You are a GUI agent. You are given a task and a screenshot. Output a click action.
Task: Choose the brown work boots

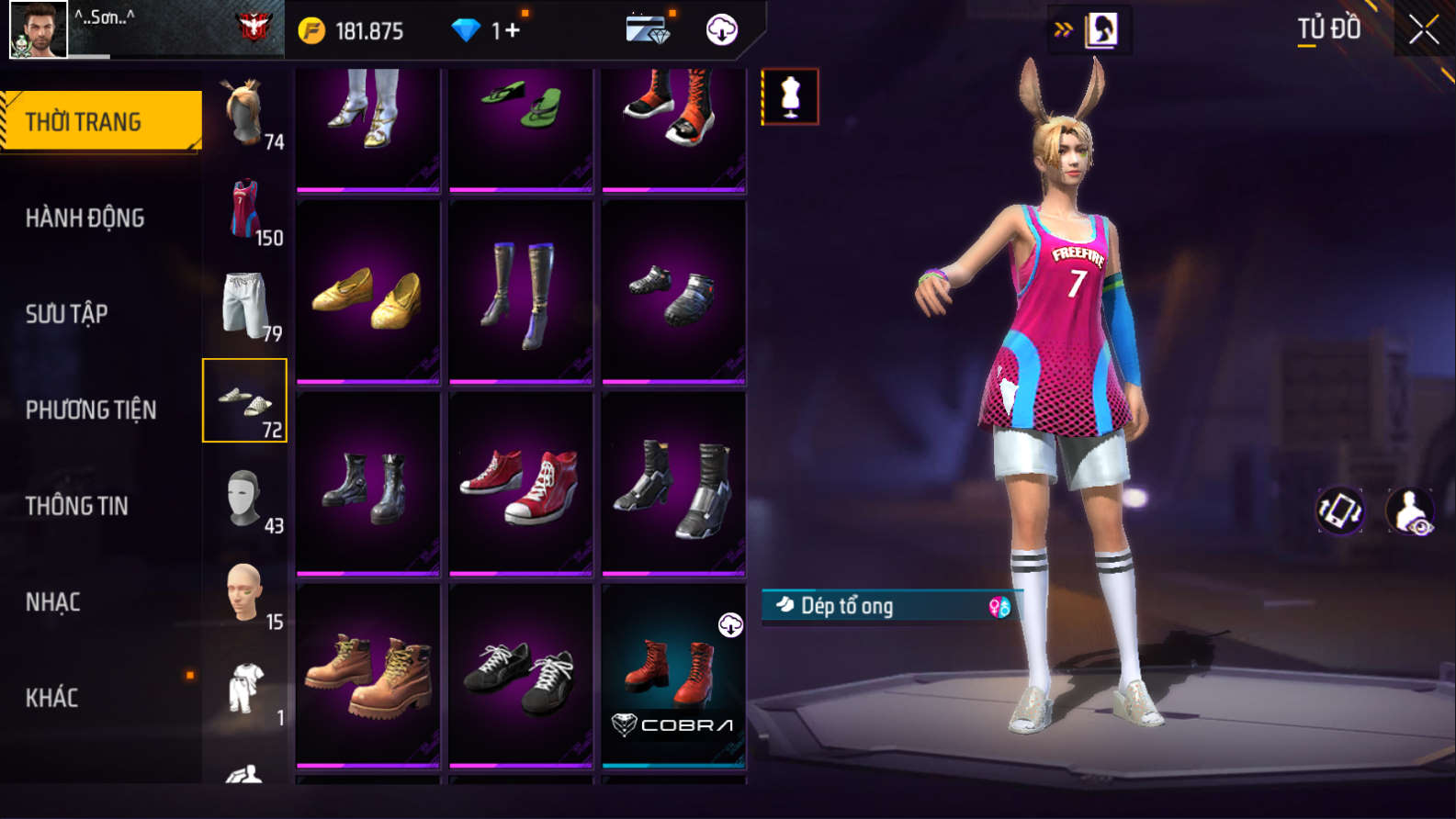point(367,676)
